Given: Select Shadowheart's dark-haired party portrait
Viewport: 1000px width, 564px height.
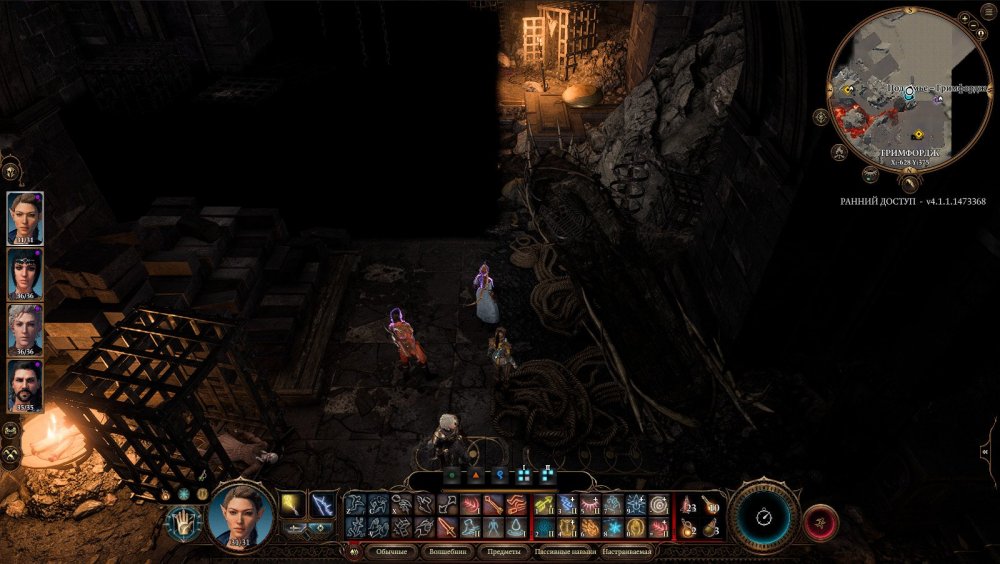Looking at the screenshot, I should pos(25,274).
